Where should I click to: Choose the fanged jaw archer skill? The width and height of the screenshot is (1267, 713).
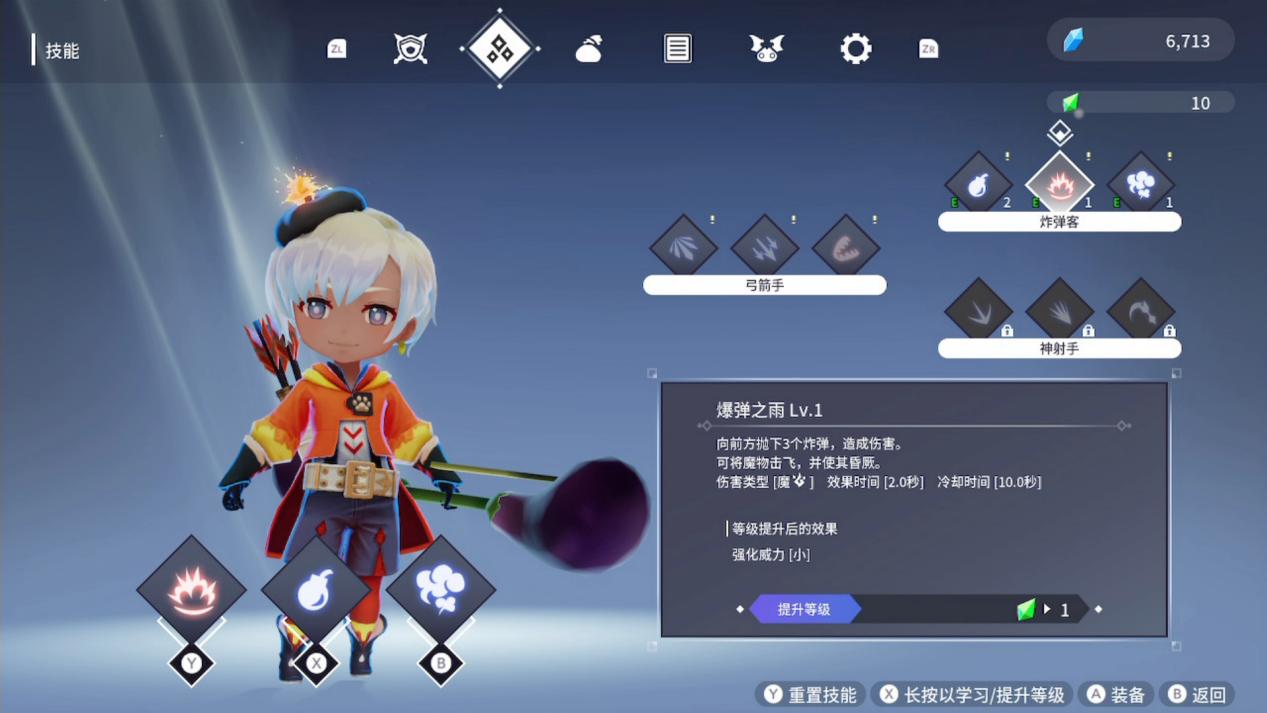click(x=845, y=247)
